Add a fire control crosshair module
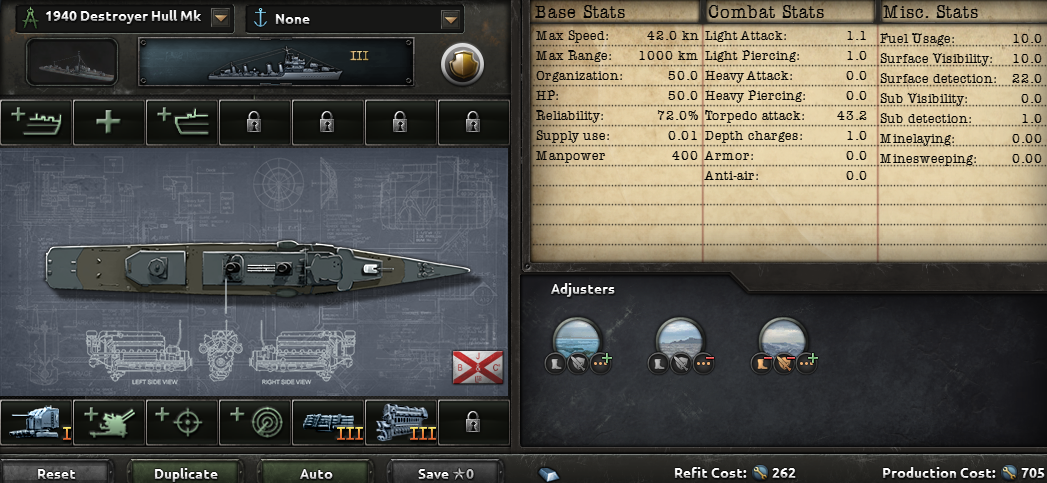Screen dimensions: 1047x483 pyautogui.click(x=182, y=423)
